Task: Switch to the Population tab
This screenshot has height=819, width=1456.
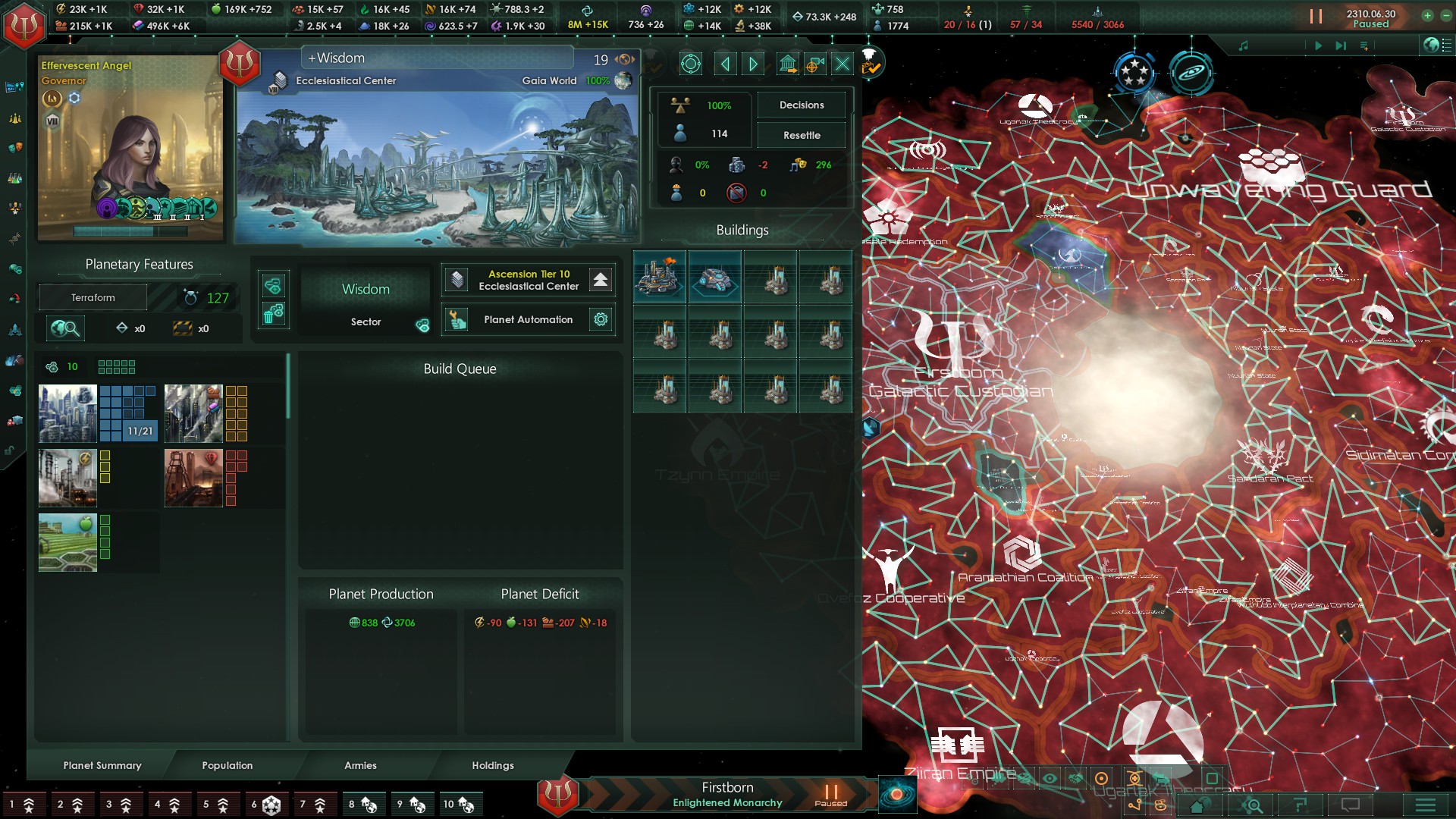Action: coord(227,766)
